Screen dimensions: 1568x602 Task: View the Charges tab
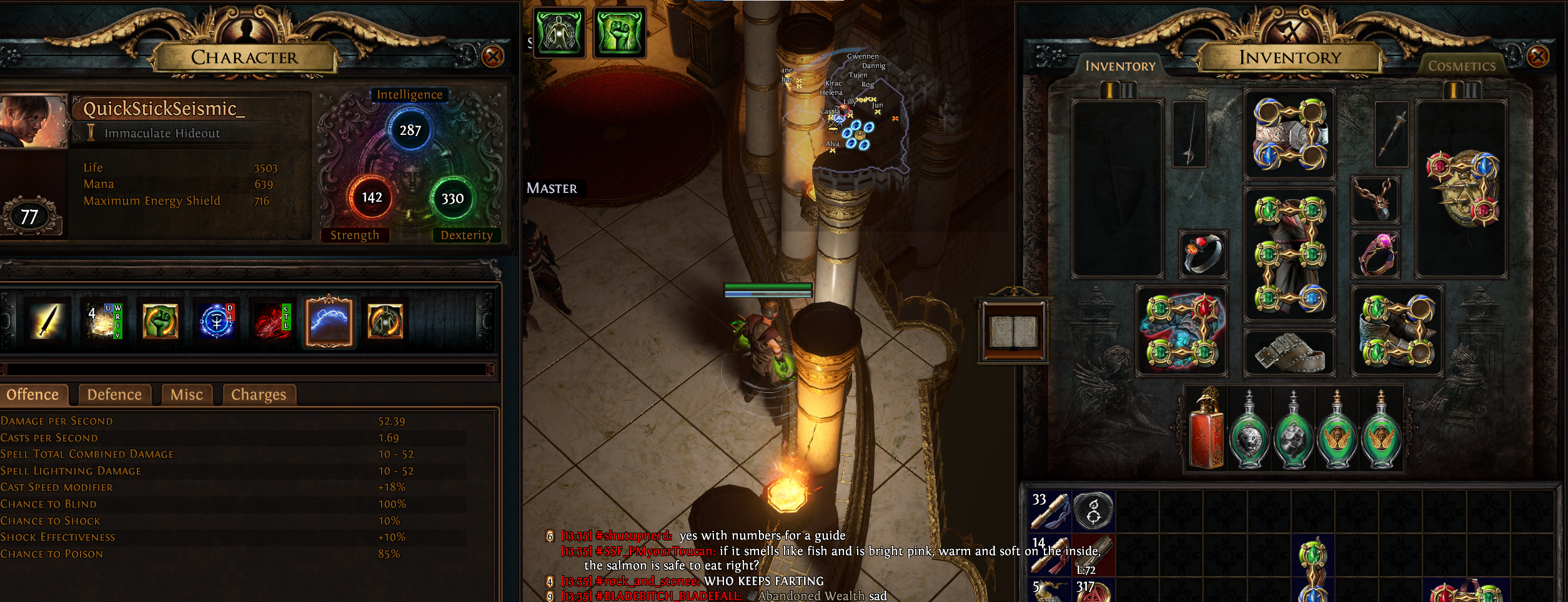pos(258,395)
